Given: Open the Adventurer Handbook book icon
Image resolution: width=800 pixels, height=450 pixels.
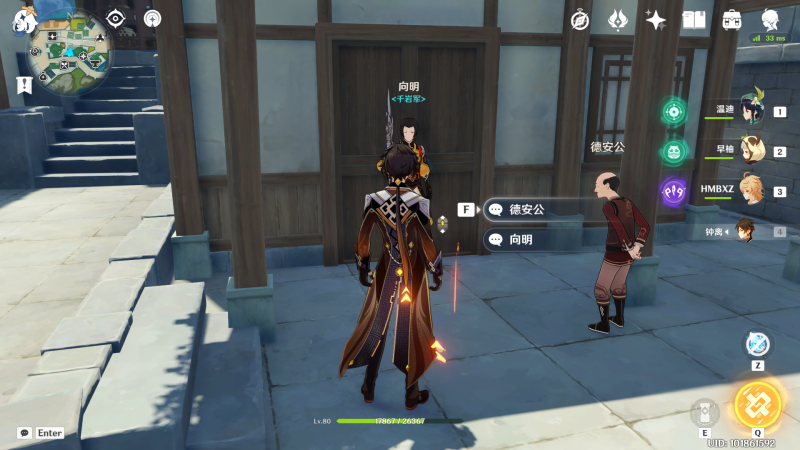Looking at the screenshot, I should point(694,19).
